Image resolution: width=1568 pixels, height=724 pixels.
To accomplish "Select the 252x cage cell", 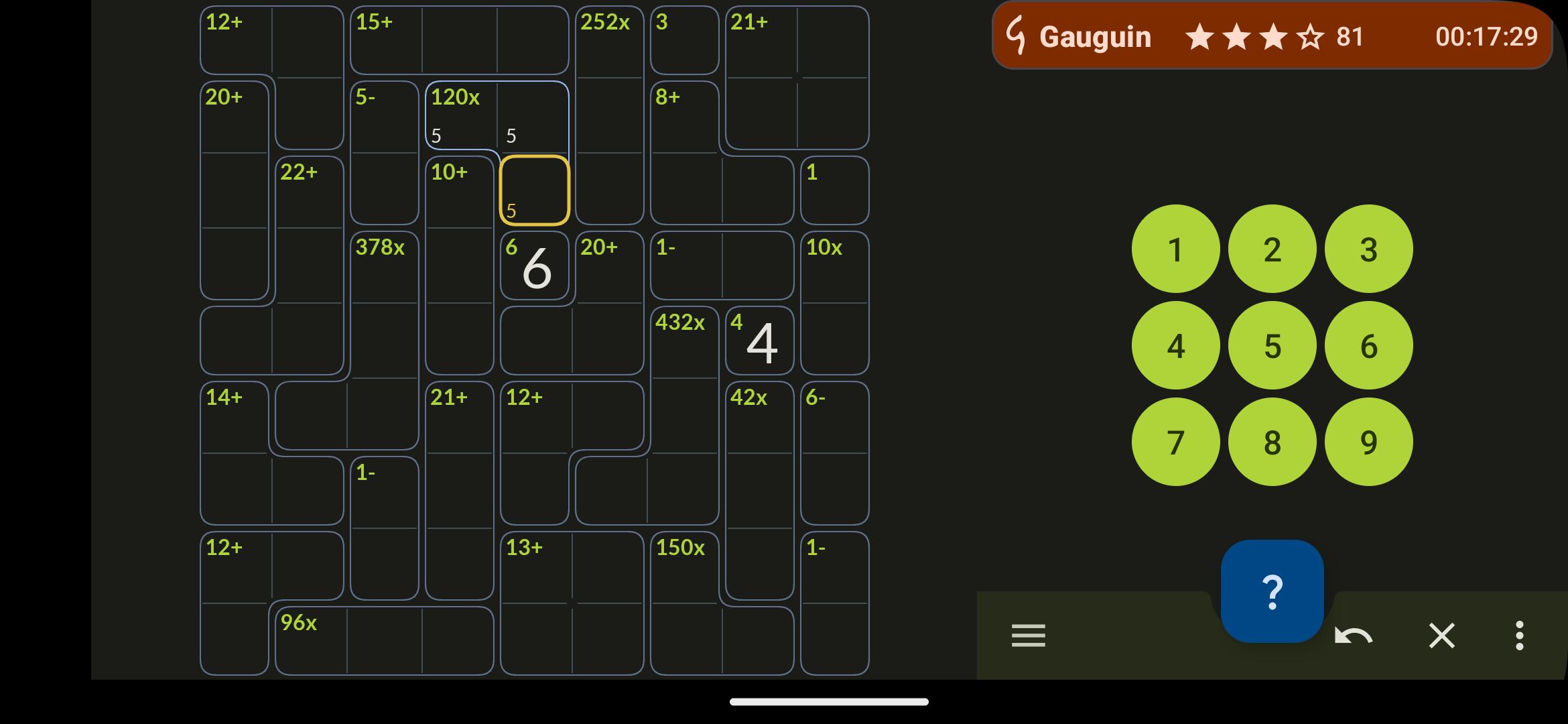I will pyautogui.click(x=610, y=40).
